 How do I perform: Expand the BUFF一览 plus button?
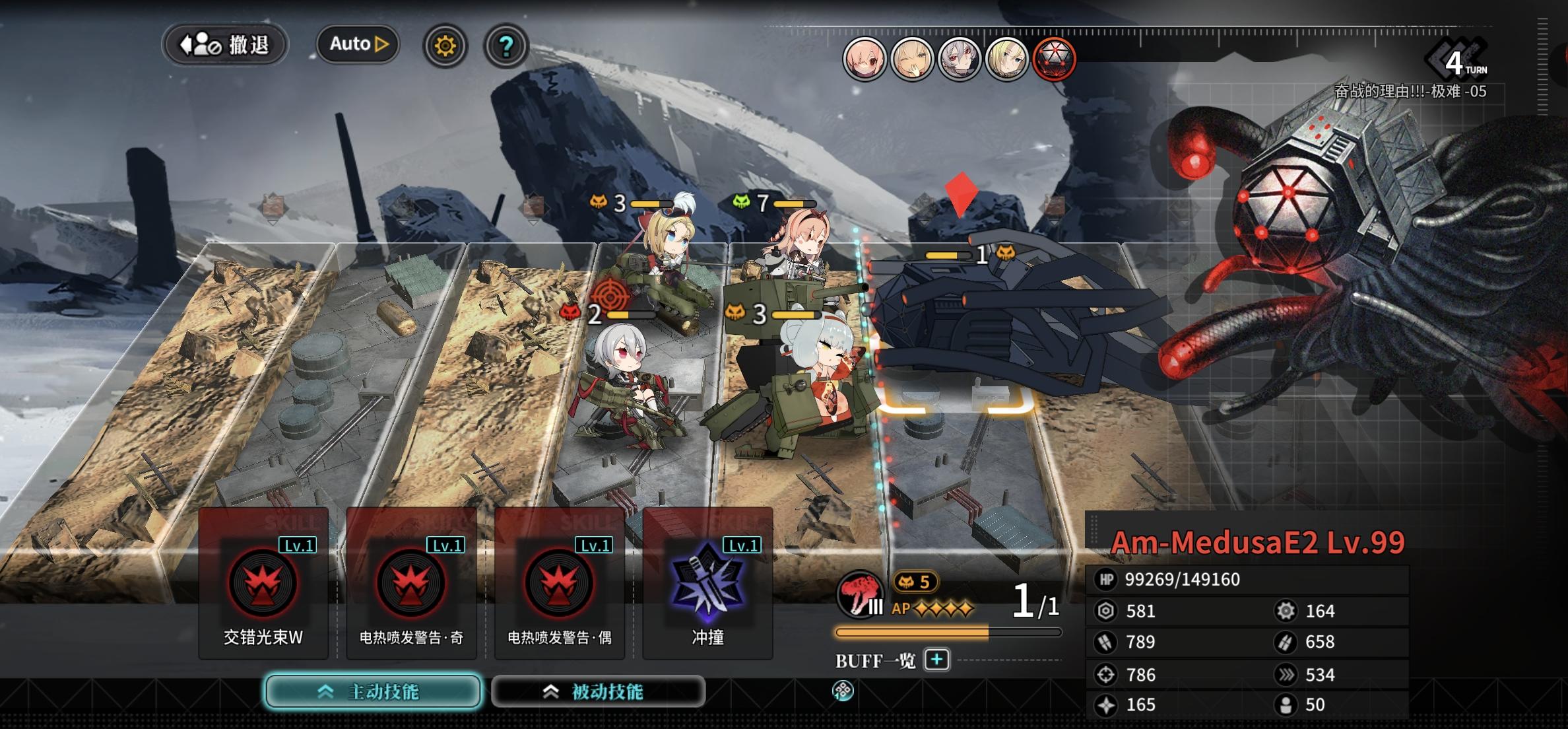(937, 660)
